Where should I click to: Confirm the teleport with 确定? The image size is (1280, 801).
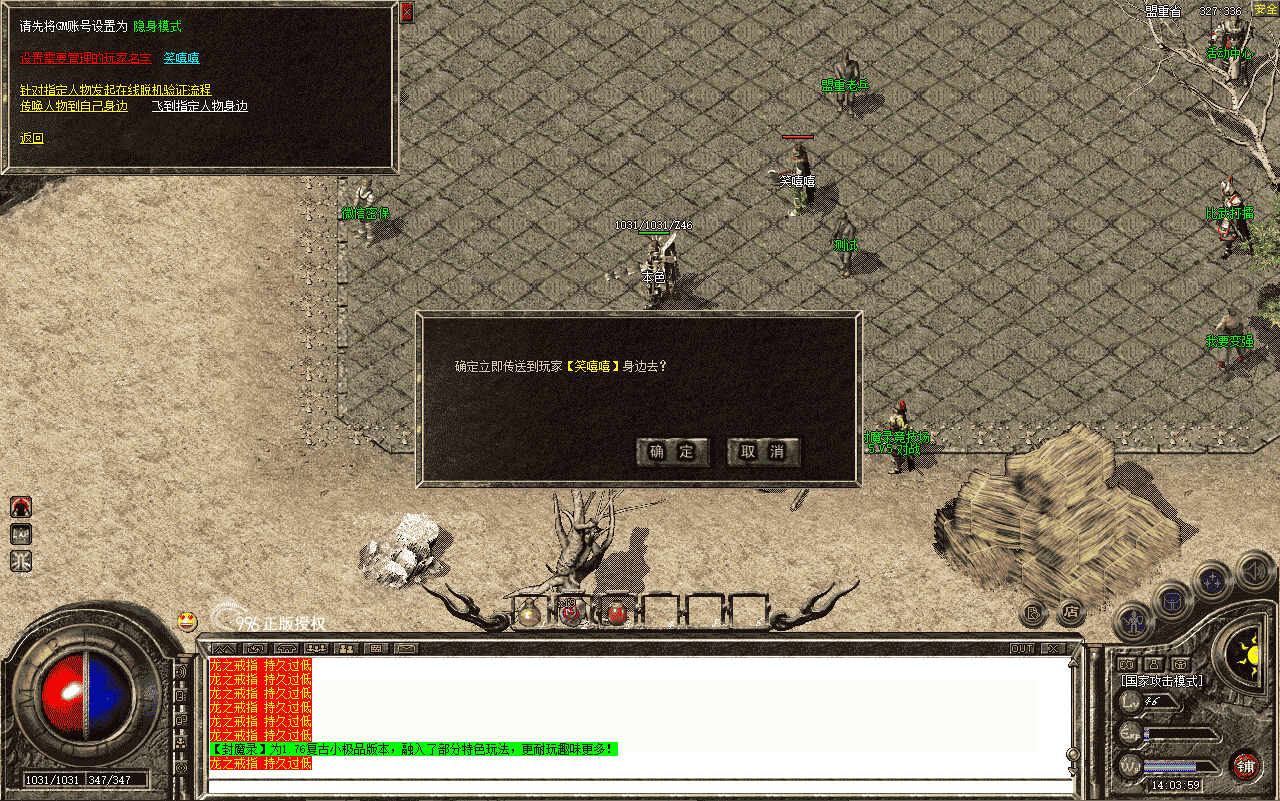click(673, 452)
